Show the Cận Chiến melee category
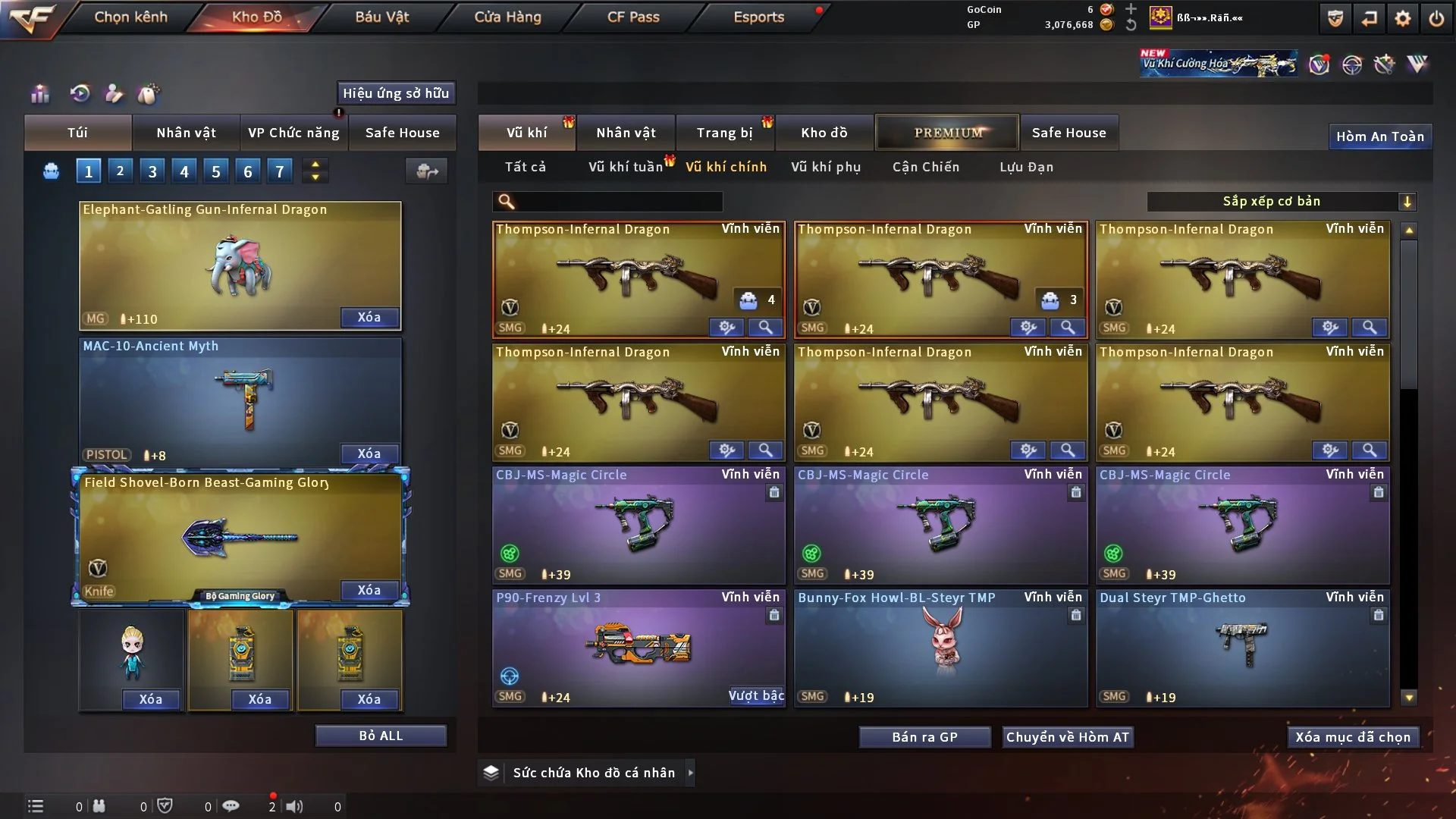Screen dimensions: 1456x819 (x=926, y=167)
